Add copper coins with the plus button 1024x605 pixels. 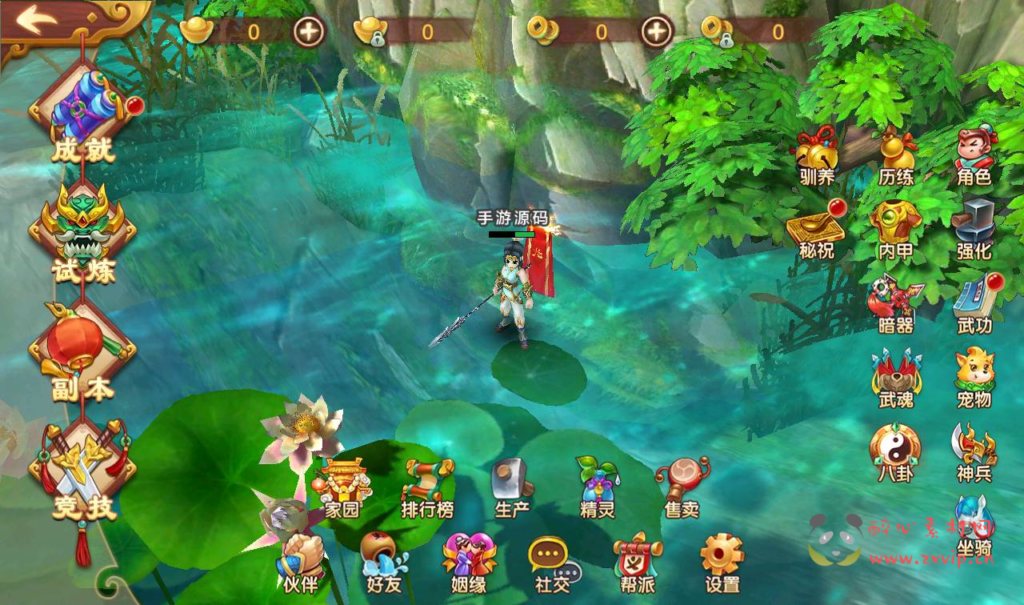click(x=656, y=31)
